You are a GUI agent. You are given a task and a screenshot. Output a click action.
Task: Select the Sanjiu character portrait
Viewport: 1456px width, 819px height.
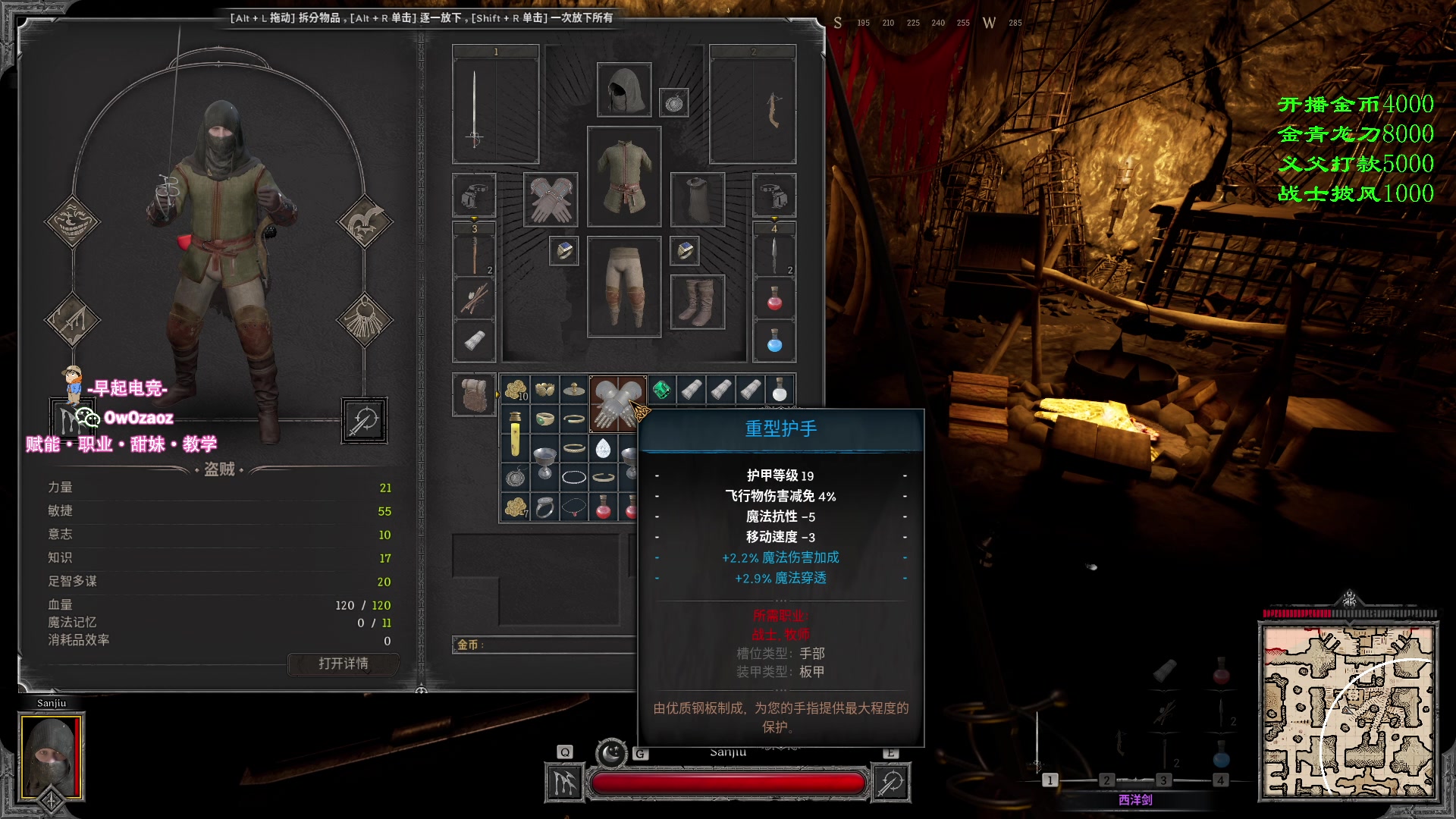point(52,756)
